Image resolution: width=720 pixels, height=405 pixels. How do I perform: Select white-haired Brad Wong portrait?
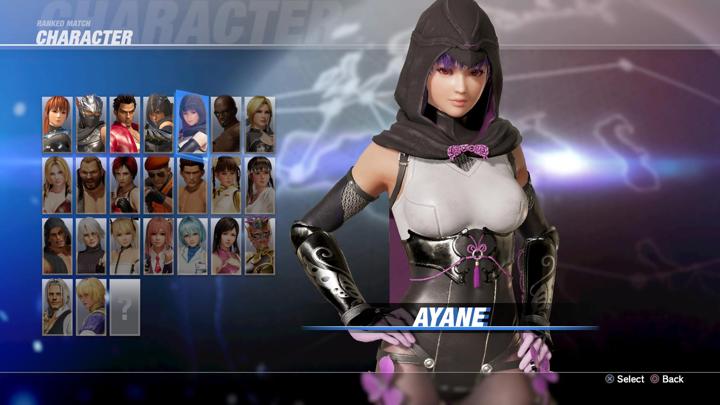pyautogui.click(x=57, y=307)
